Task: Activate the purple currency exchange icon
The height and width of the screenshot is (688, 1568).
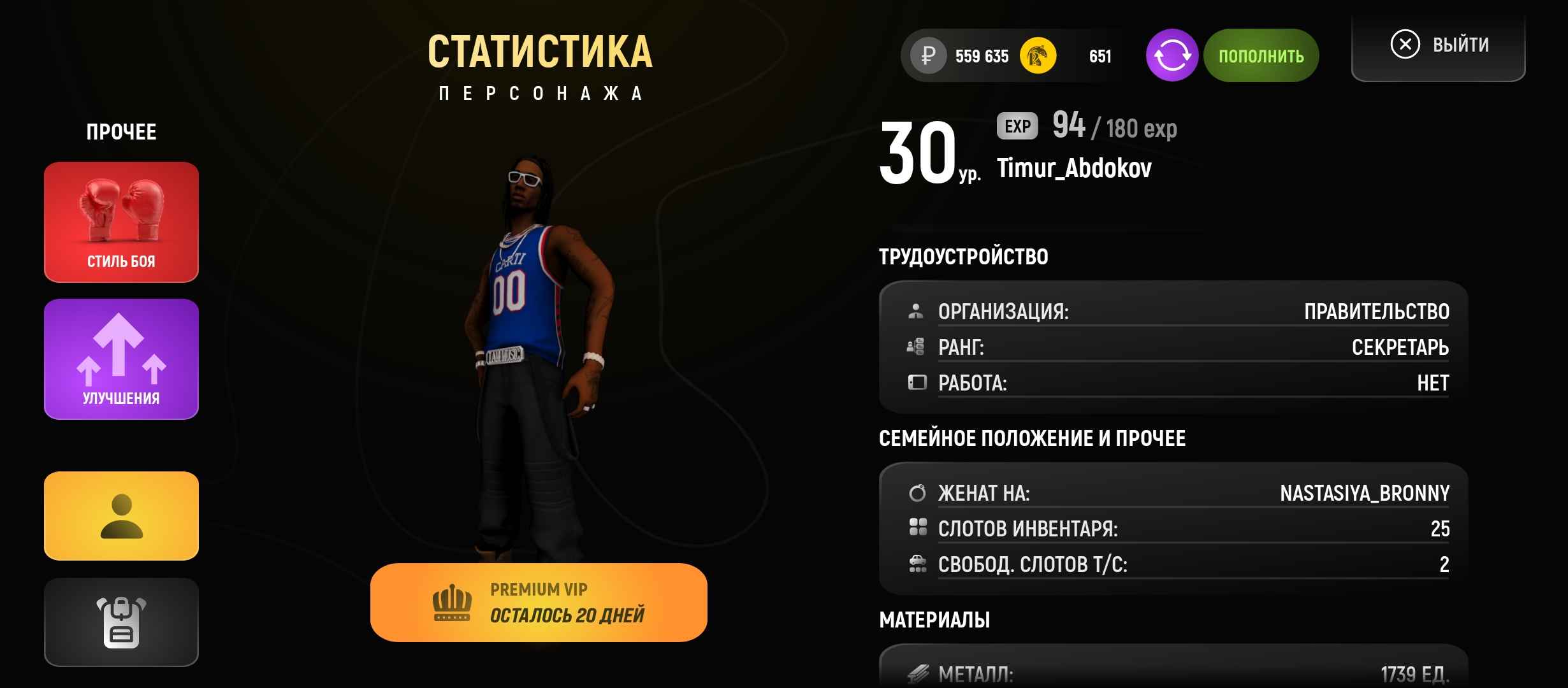Action: pyautogui.click(x=1172, y=56)
